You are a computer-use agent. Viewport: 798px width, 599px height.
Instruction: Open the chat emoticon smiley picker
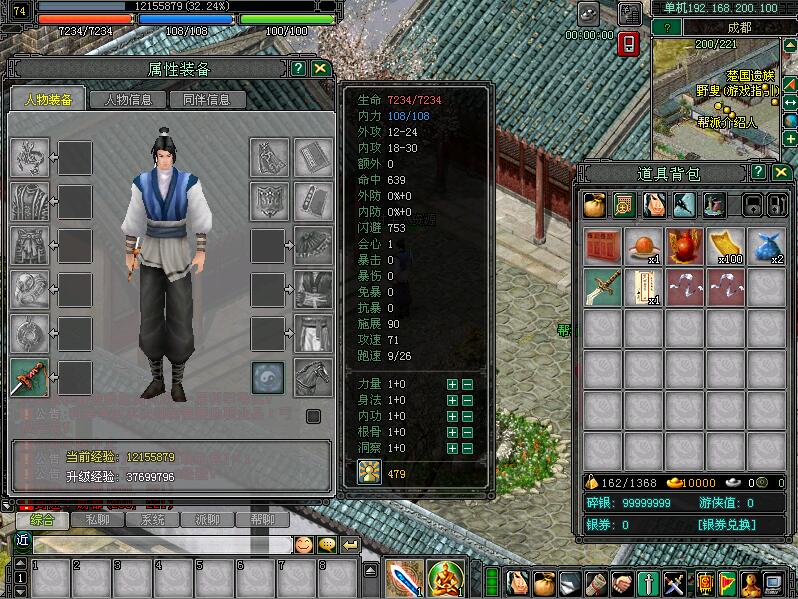(x=304, y=545)
